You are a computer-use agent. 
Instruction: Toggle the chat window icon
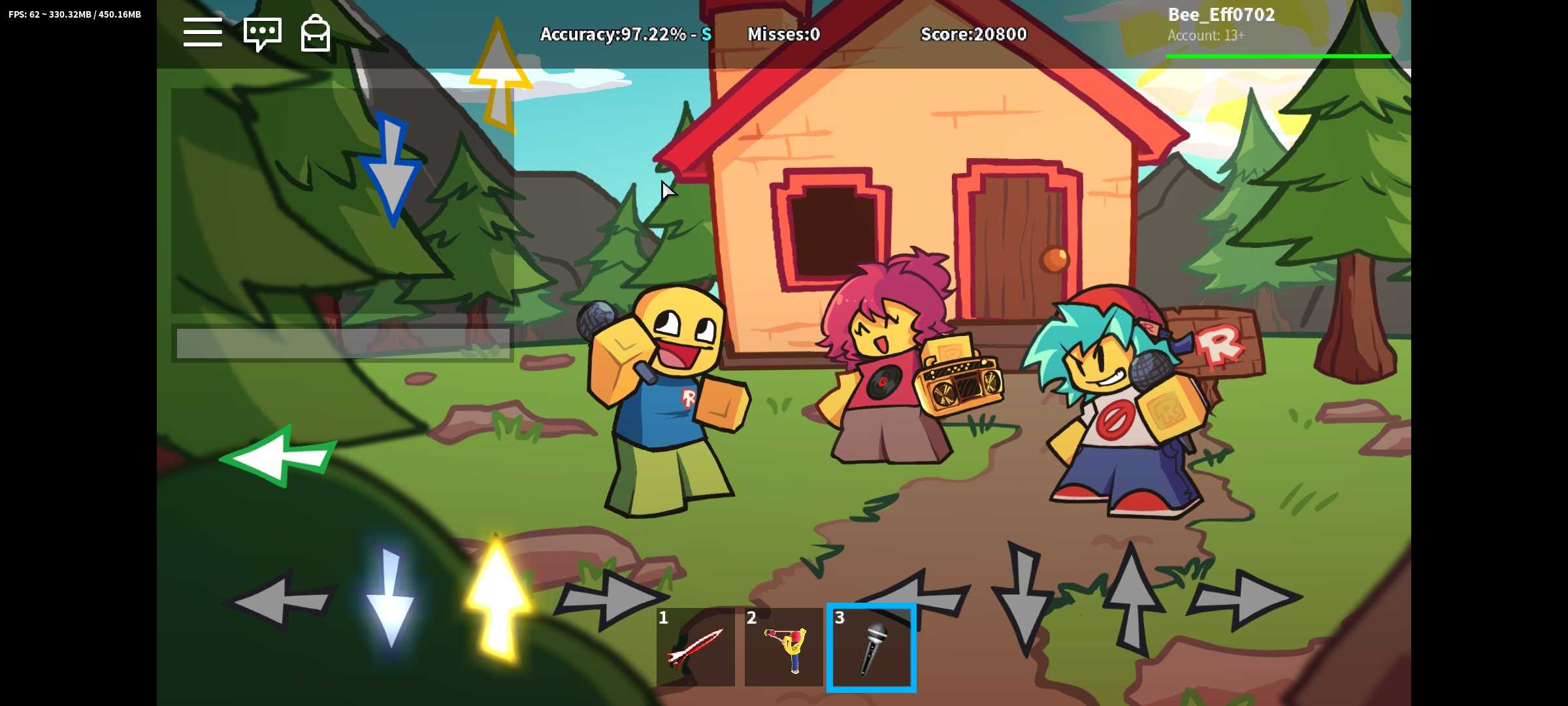coord(262,33)
